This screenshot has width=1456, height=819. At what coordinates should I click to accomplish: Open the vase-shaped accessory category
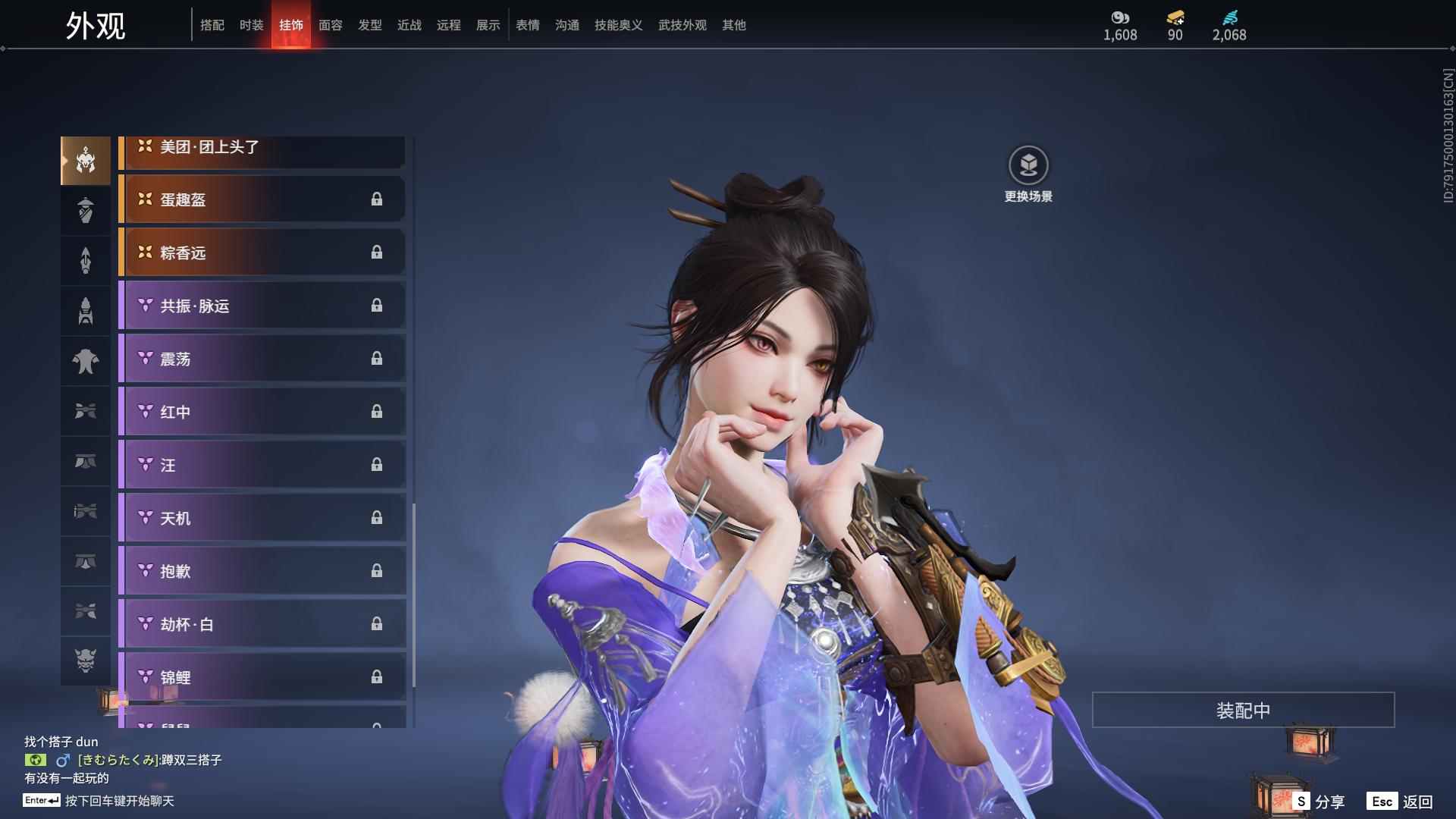(85, 210)
